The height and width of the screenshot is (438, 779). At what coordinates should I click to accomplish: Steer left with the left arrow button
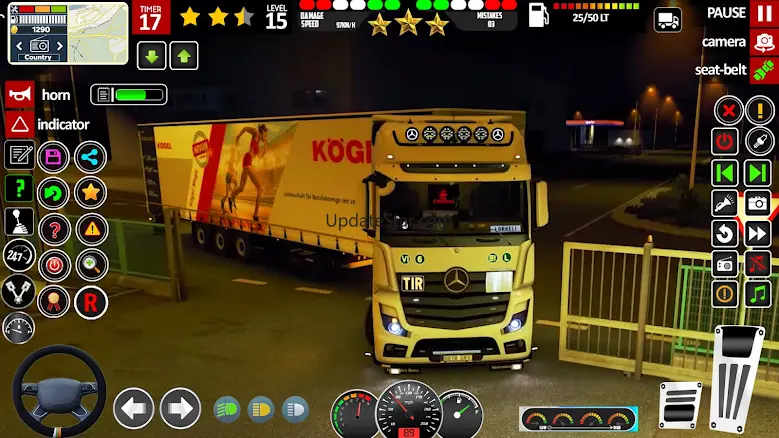(x=133, y=408)
